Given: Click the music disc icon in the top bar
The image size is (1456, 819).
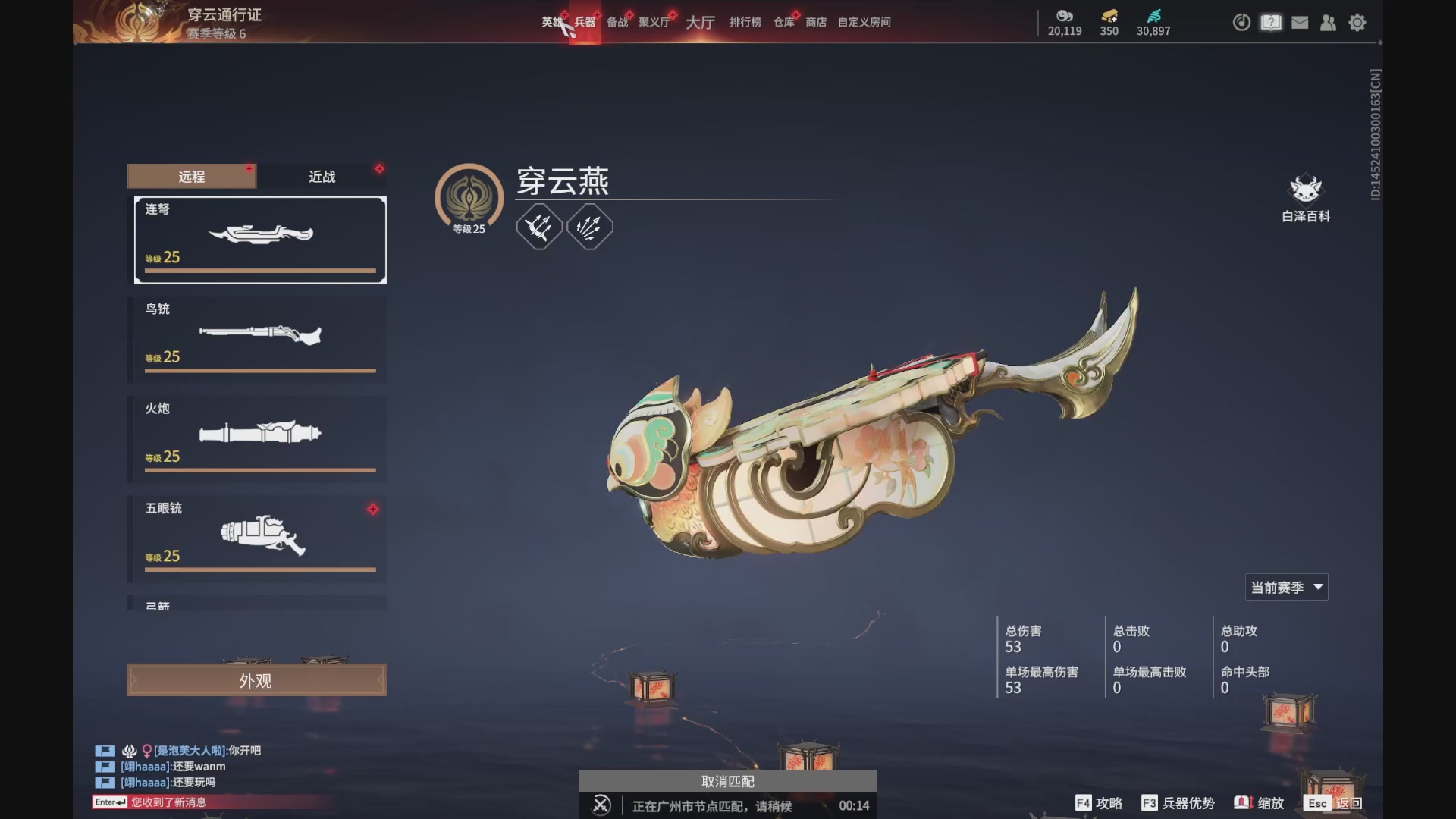Looking at the screenshot, I should 1241,23.
